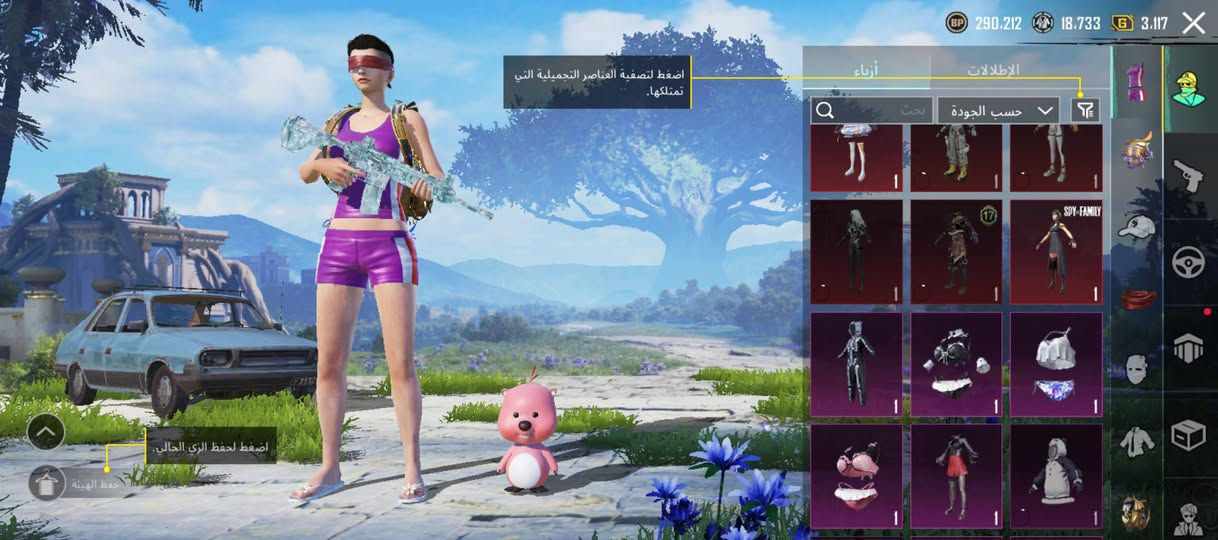1218x540 pixels.
Task: Pick the white hooded jacket outfit
Action: coord(1056,476)
